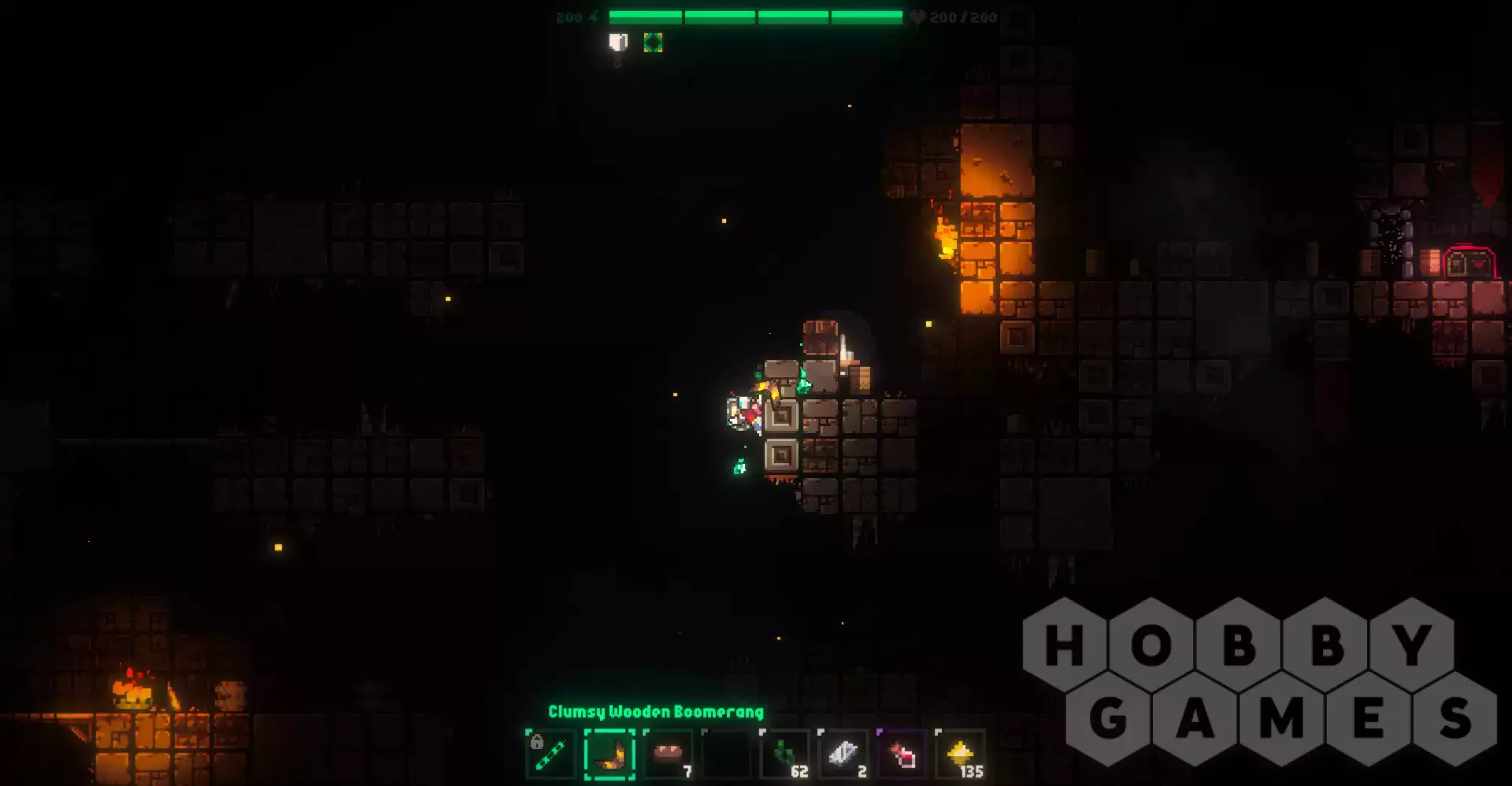Viewport: 1512px width, 786px height.
Task: Click the white shield status icon
Action: [618, 43]
